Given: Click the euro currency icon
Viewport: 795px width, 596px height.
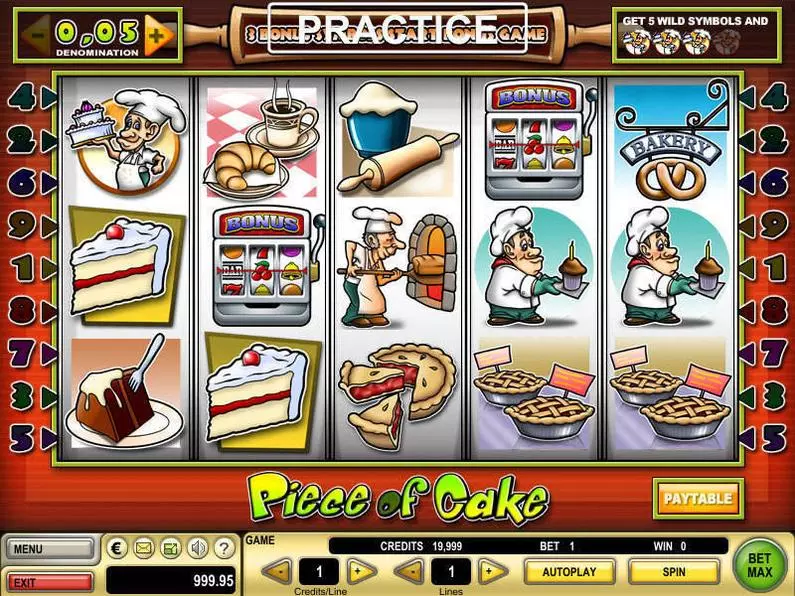Looking at the screenshot, I should (118, 548).
